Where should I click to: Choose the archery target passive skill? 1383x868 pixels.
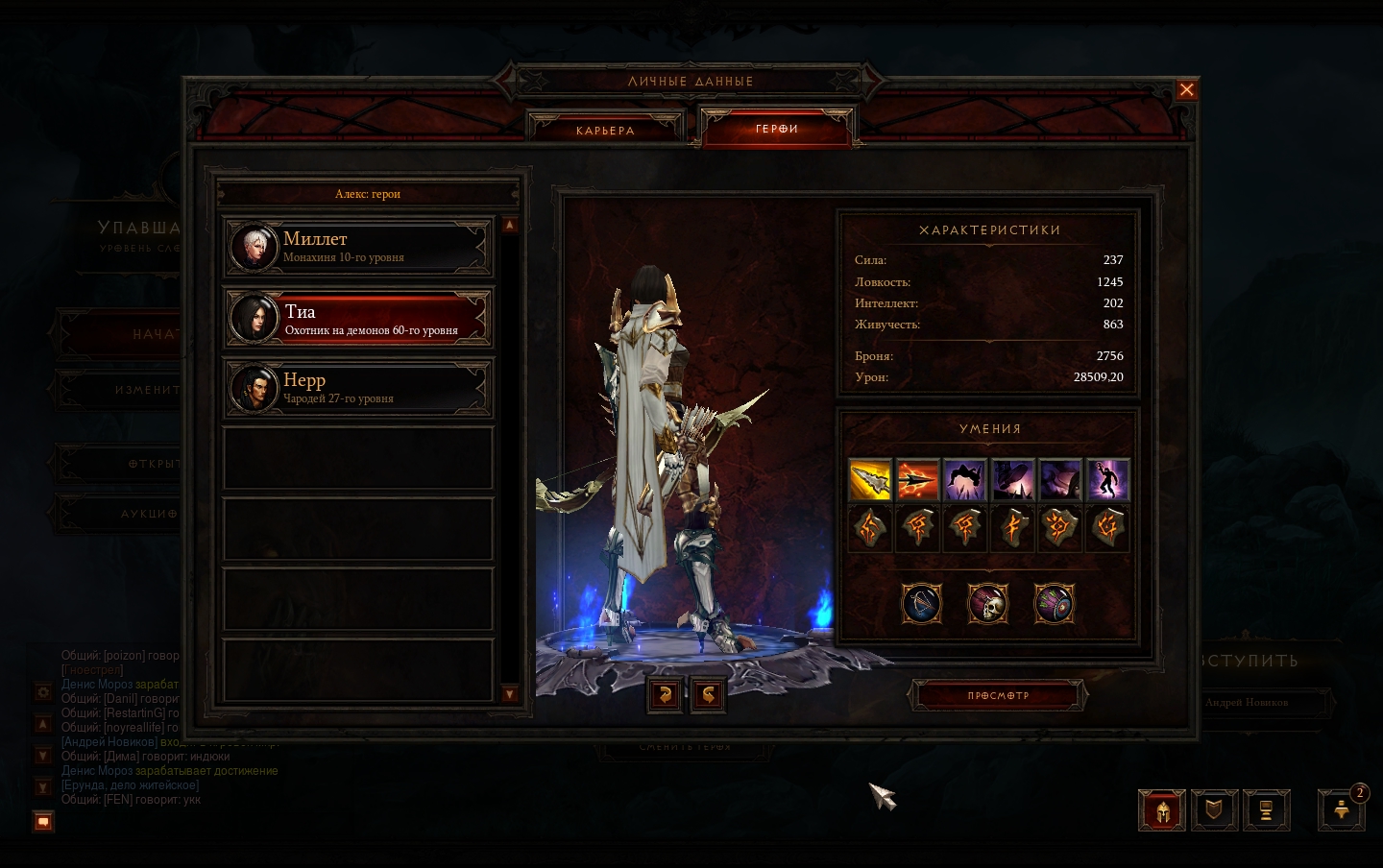1054,604
